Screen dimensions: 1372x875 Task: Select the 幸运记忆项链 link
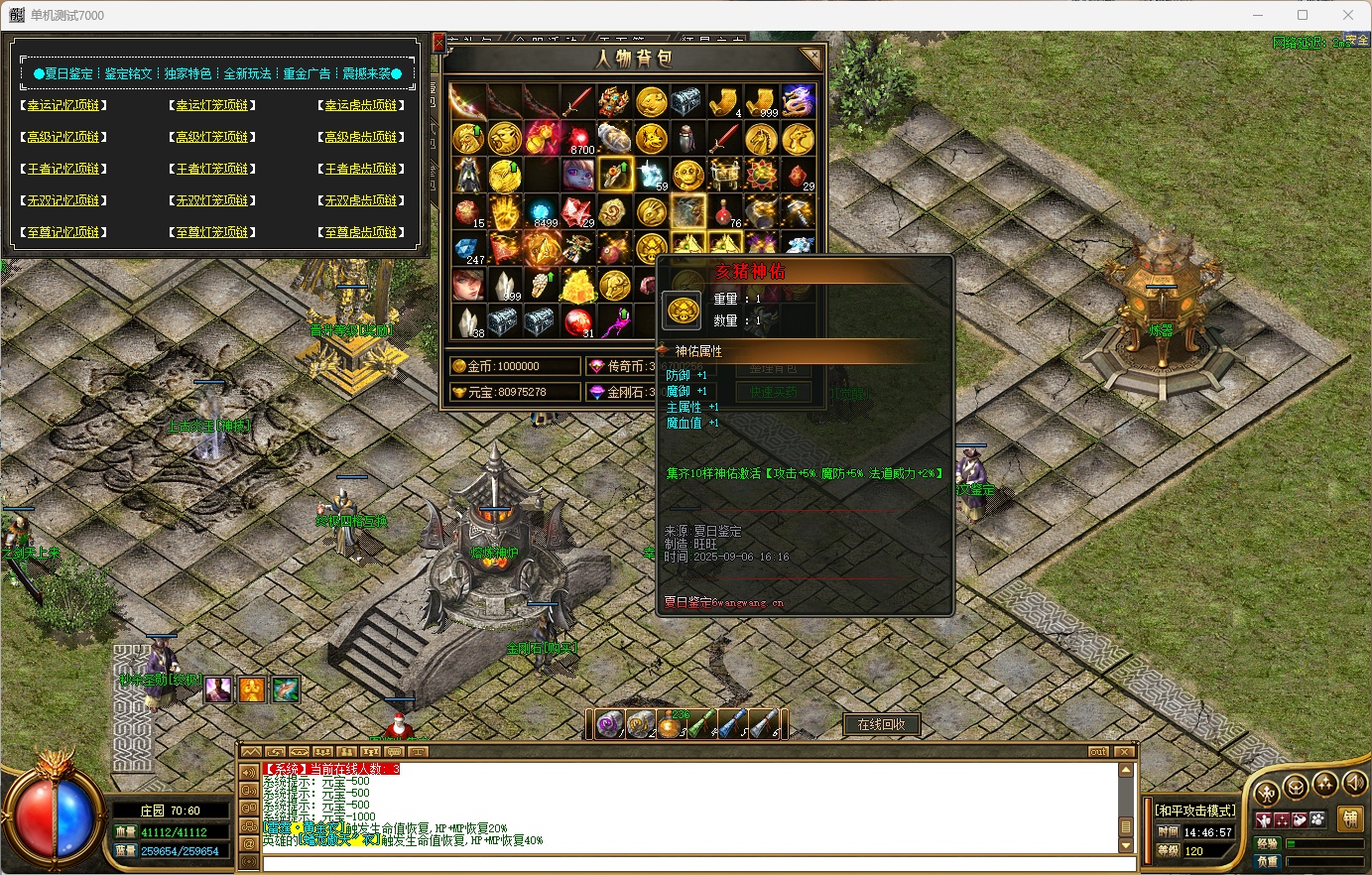pyautogui.click(x=63, y=105)
